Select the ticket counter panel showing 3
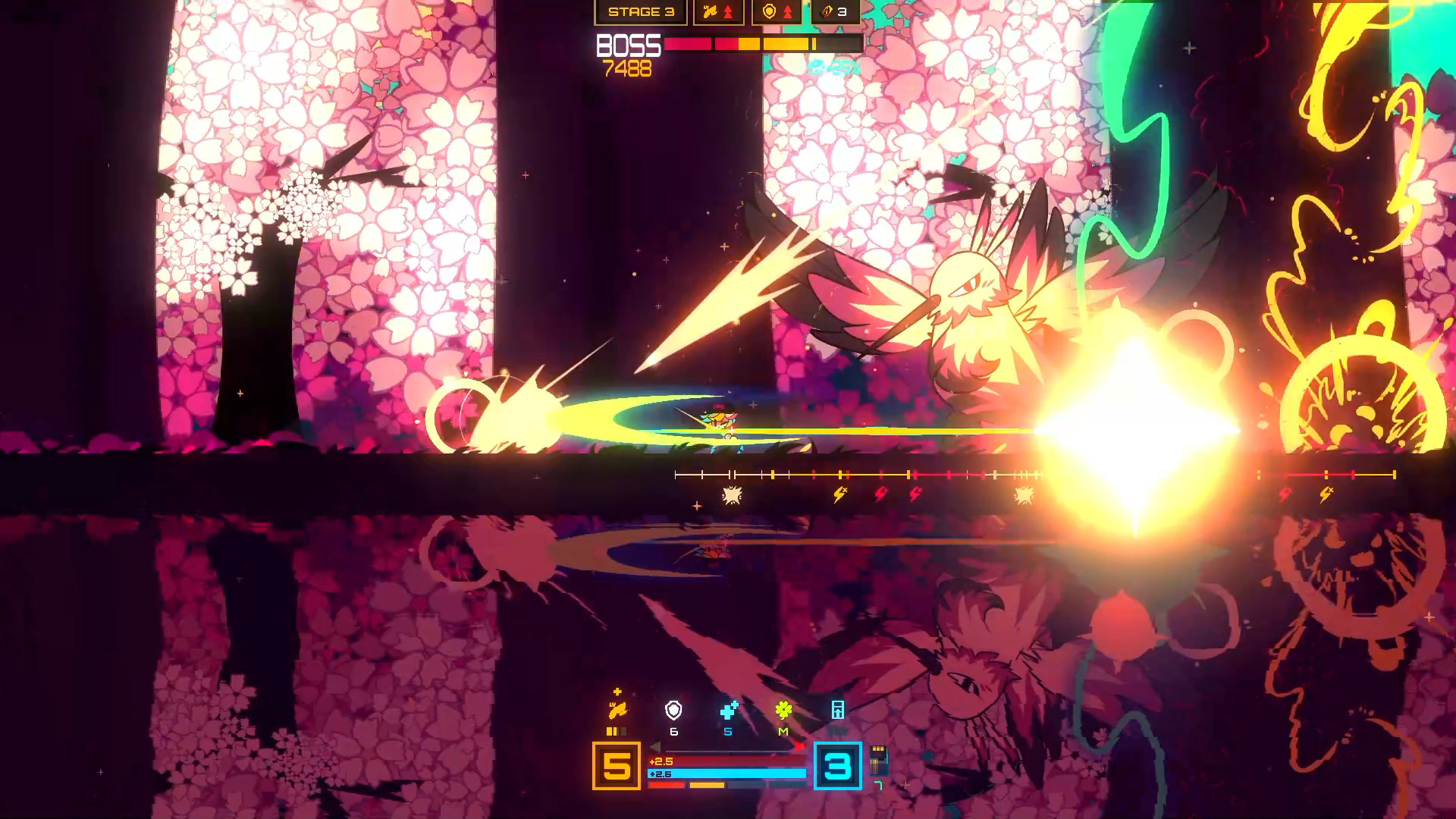Viewport: 1456px width, 819px height. (835, 12)
